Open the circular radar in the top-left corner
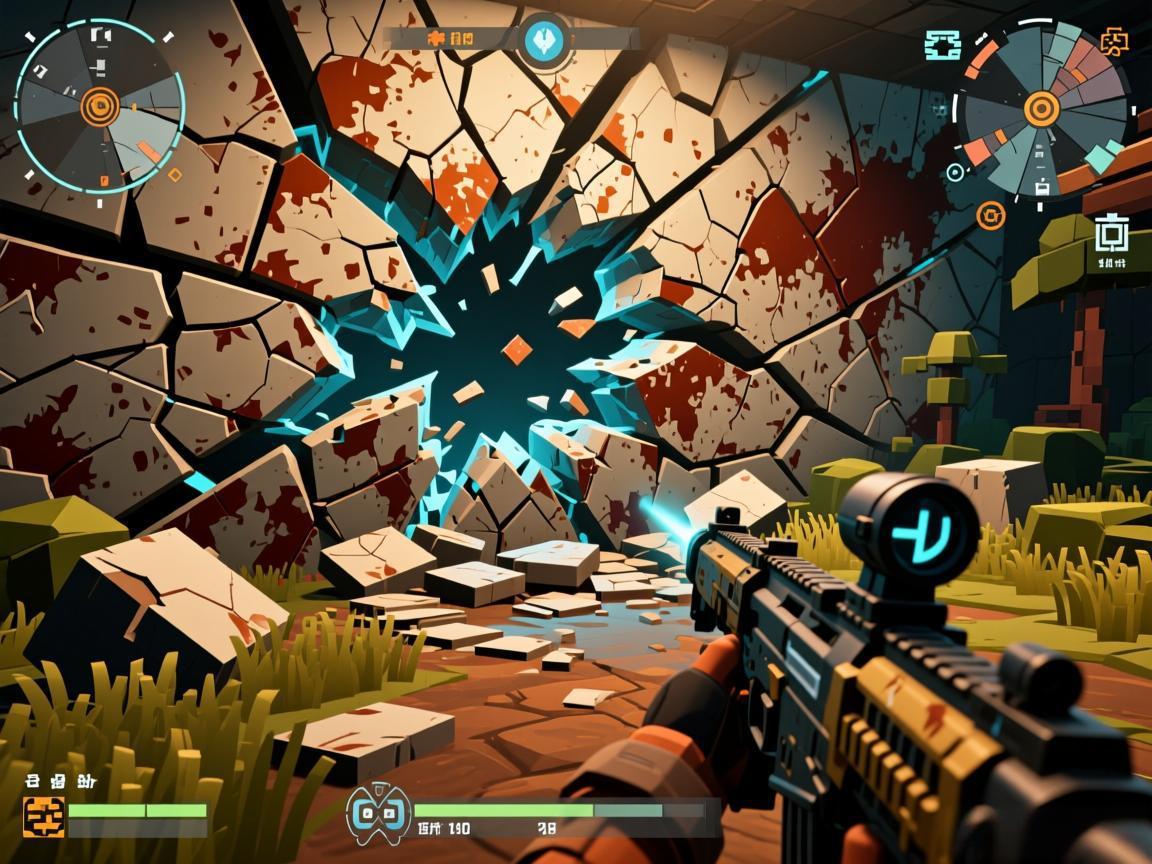Screen dimensions: 1152x864 pos(100,105)
